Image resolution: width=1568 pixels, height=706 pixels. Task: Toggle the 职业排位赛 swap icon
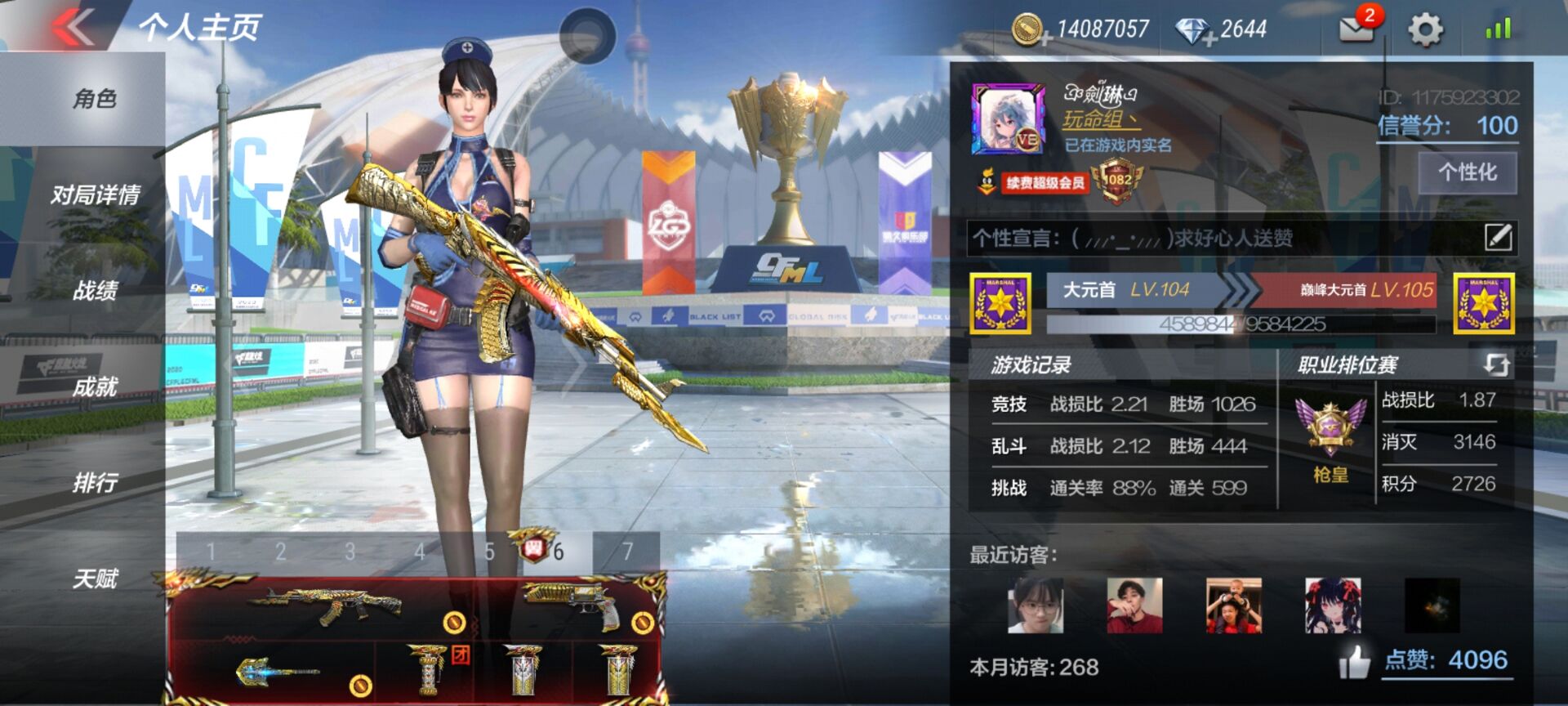pos(1495,364)
